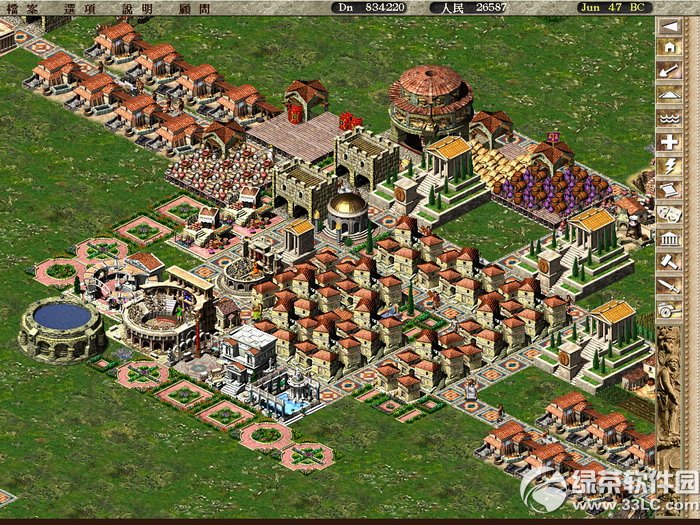Image resolution: width=700 pixels, height=525 pixels.
Task: Select the road building tool
Action: click(x=669, y=94)
